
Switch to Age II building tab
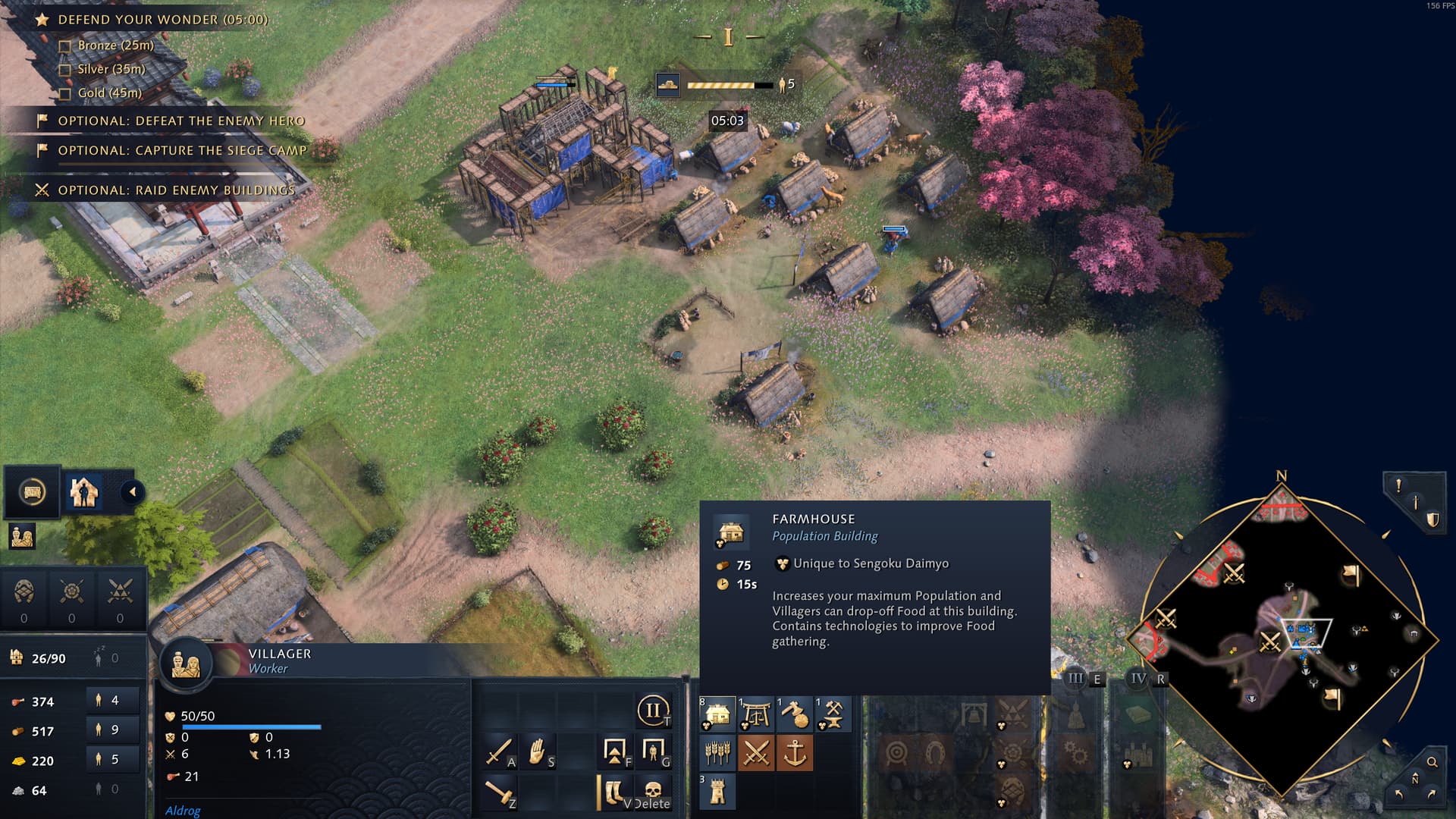click(x=652, y=711)
